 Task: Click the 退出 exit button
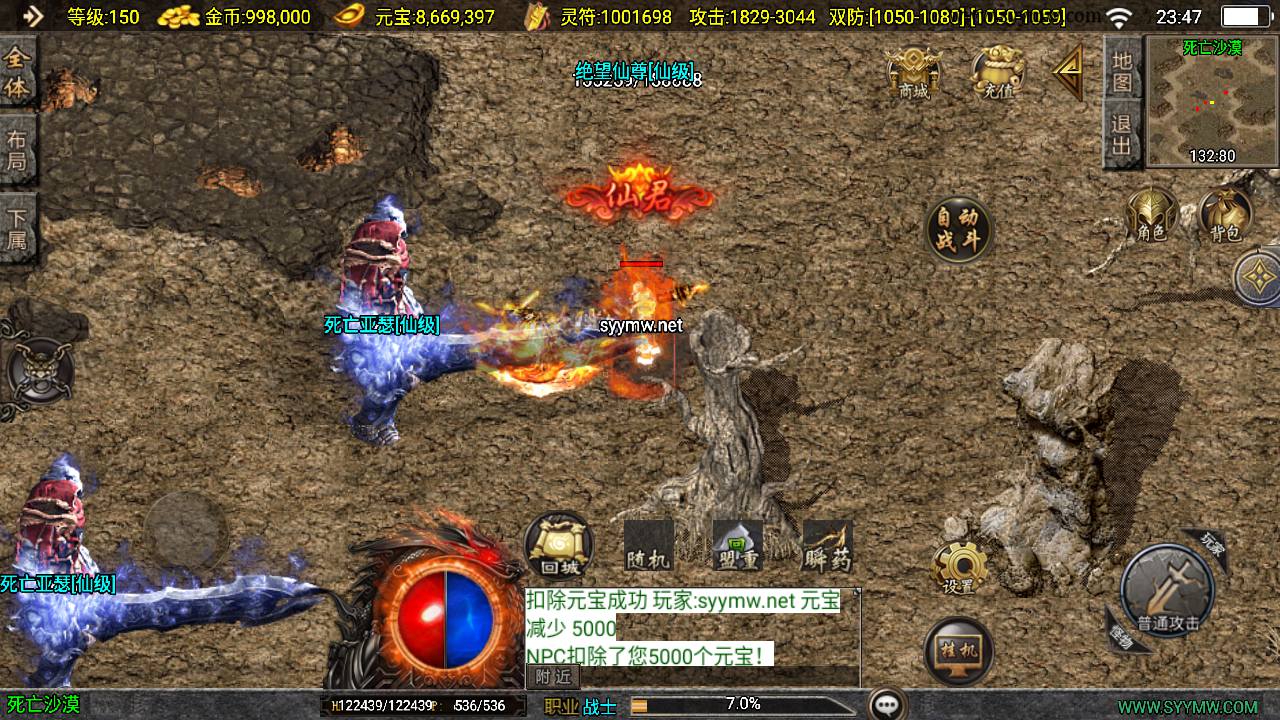[x=1122, y=135]
